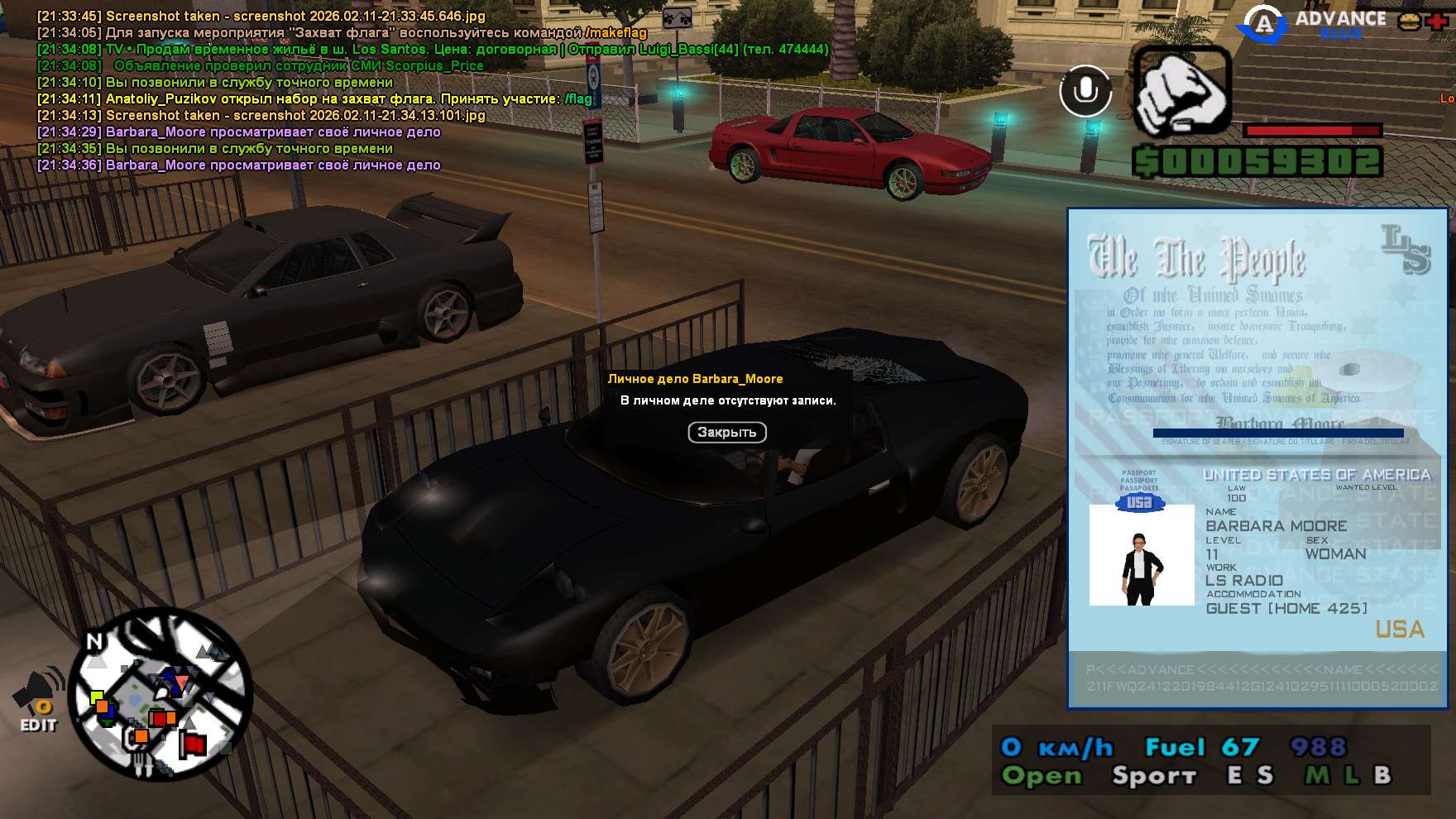Click the megaphone EDIT icon
Image resolution: width=1456 pixels, height=819 pixels.
[38, 700]
